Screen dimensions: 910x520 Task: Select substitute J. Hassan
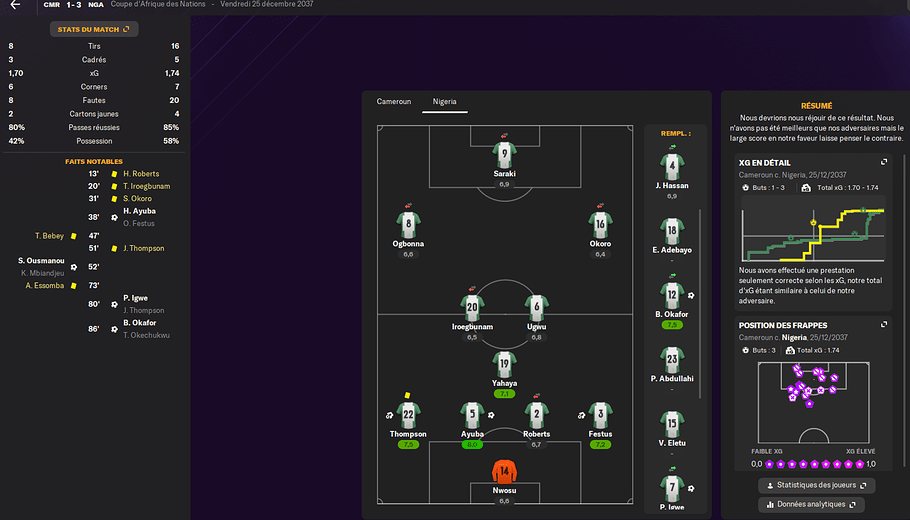(x=672, y=166)
